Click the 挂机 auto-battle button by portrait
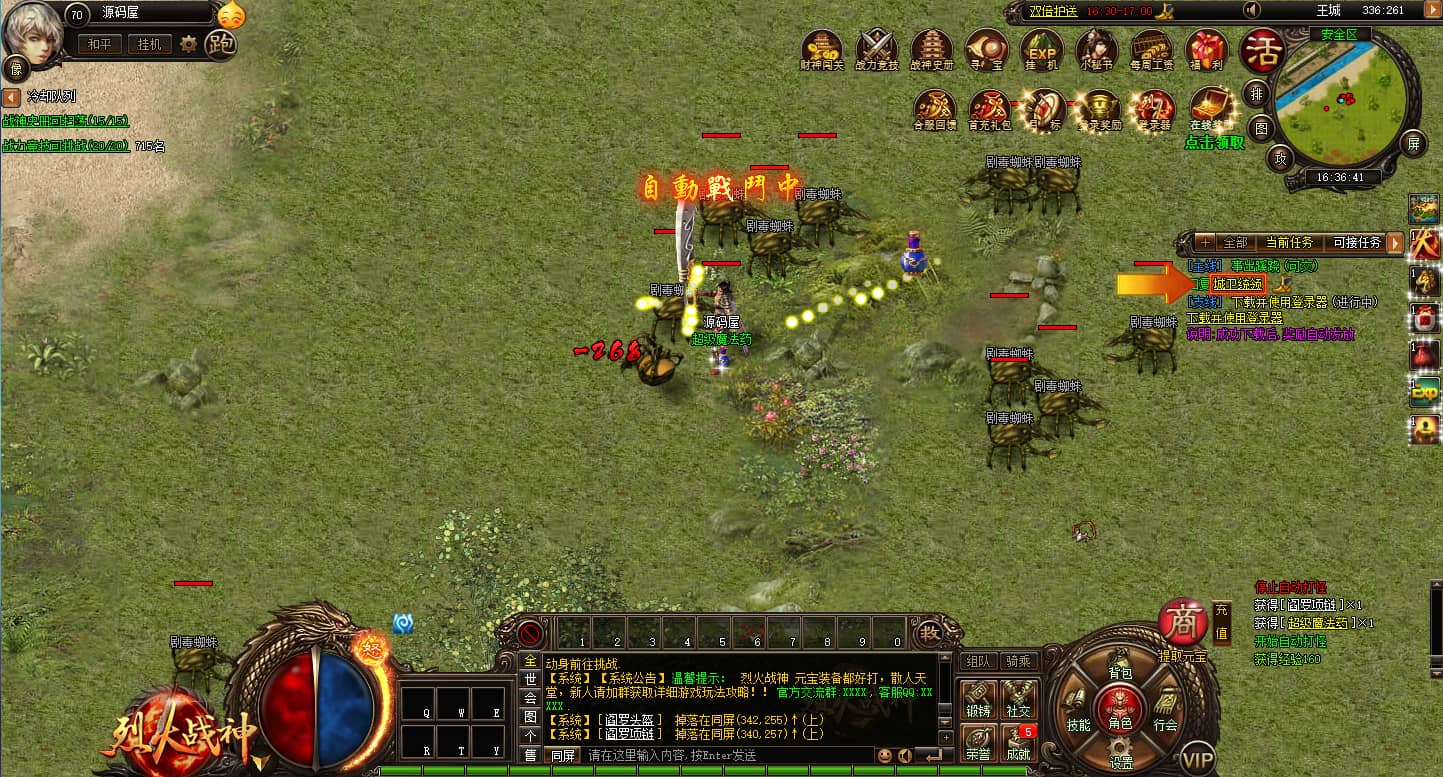This screenshot has width=1443, height=777. tap(150, 44)
